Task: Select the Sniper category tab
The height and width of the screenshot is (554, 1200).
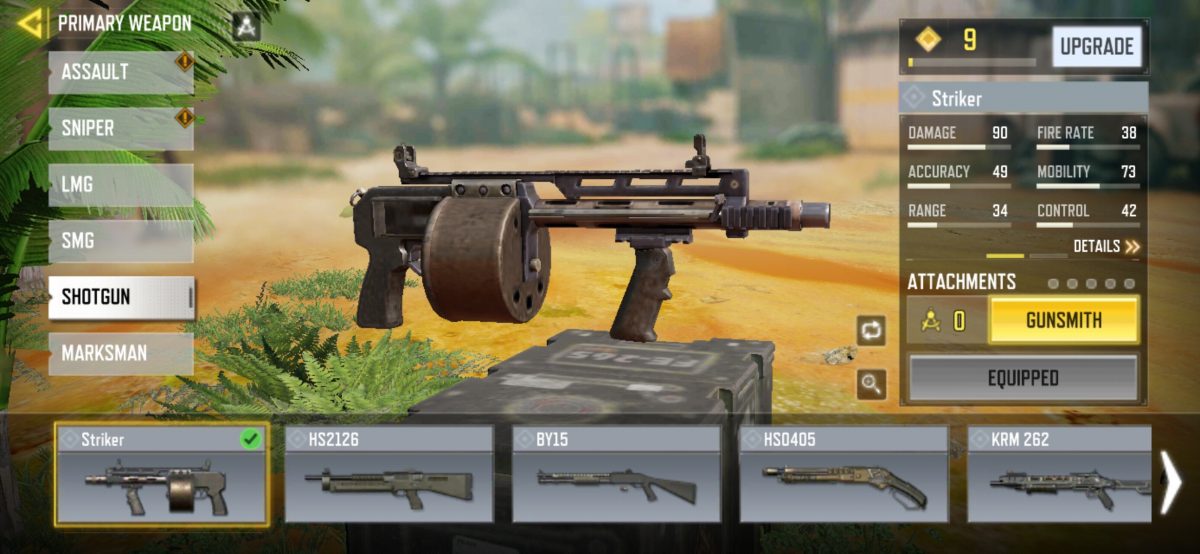Action: tap(120, 129)
